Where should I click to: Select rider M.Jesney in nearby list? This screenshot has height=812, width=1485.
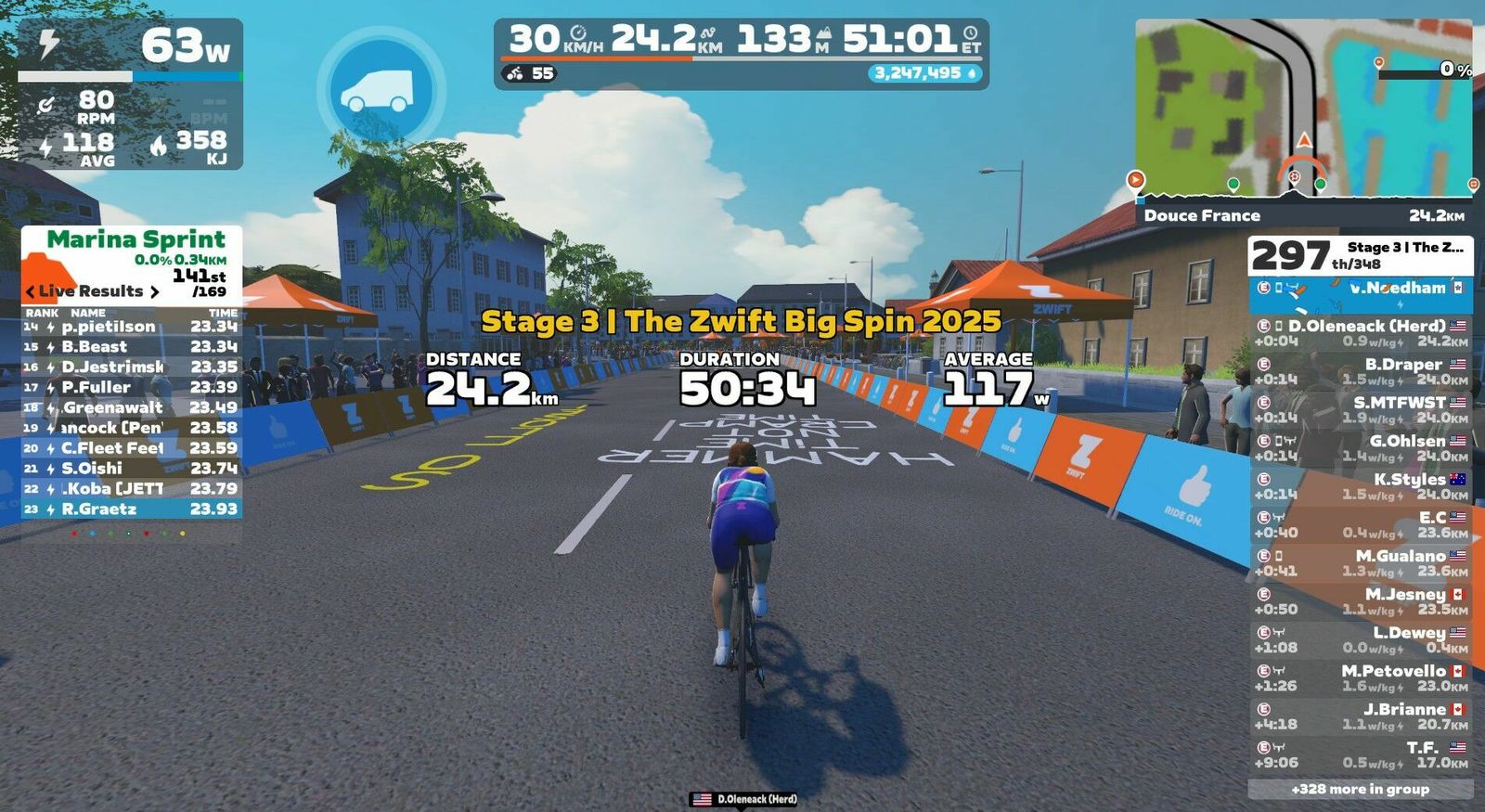coord(1360,600)
